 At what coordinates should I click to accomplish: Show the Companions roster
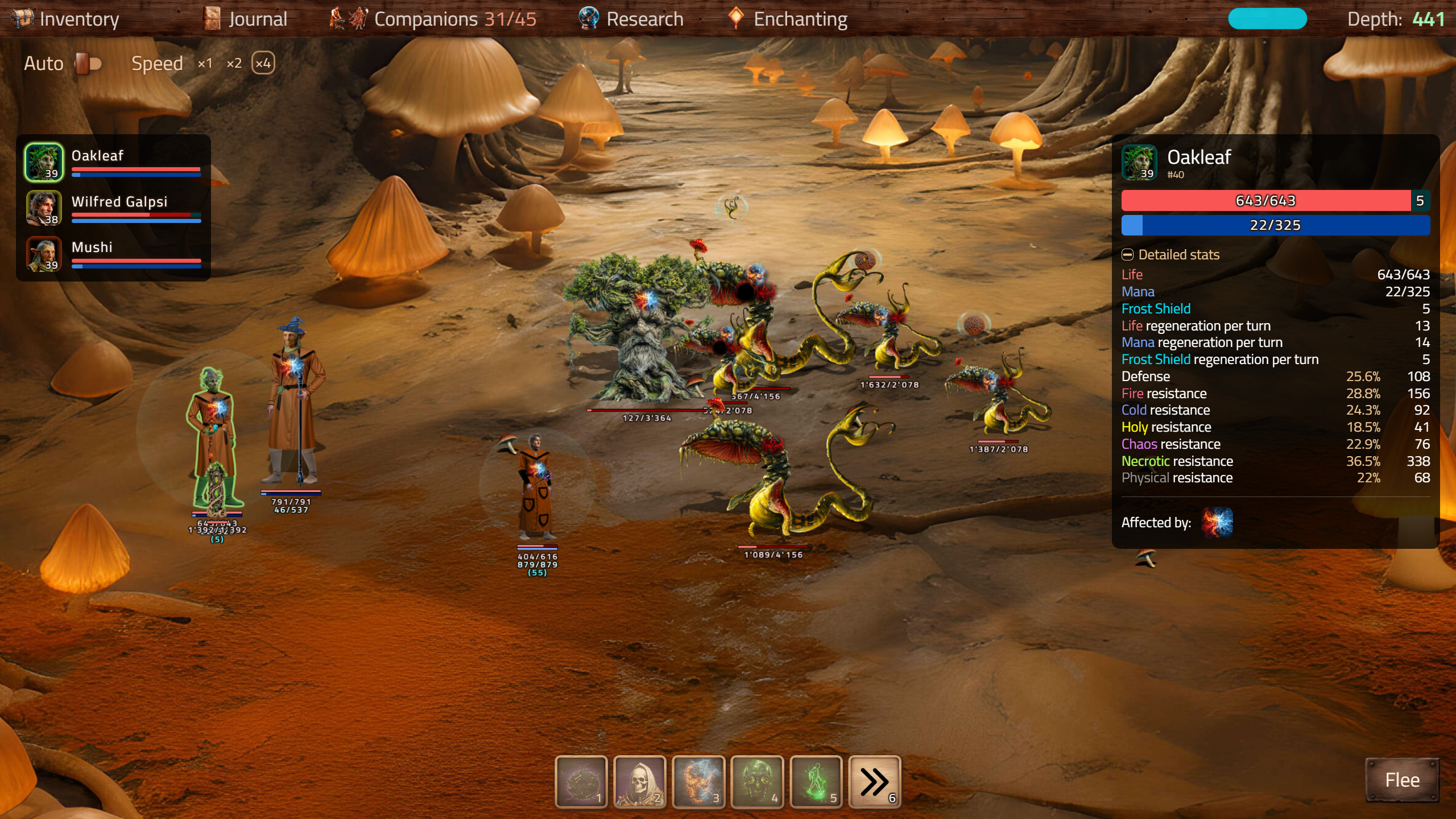tap(433, 19)
